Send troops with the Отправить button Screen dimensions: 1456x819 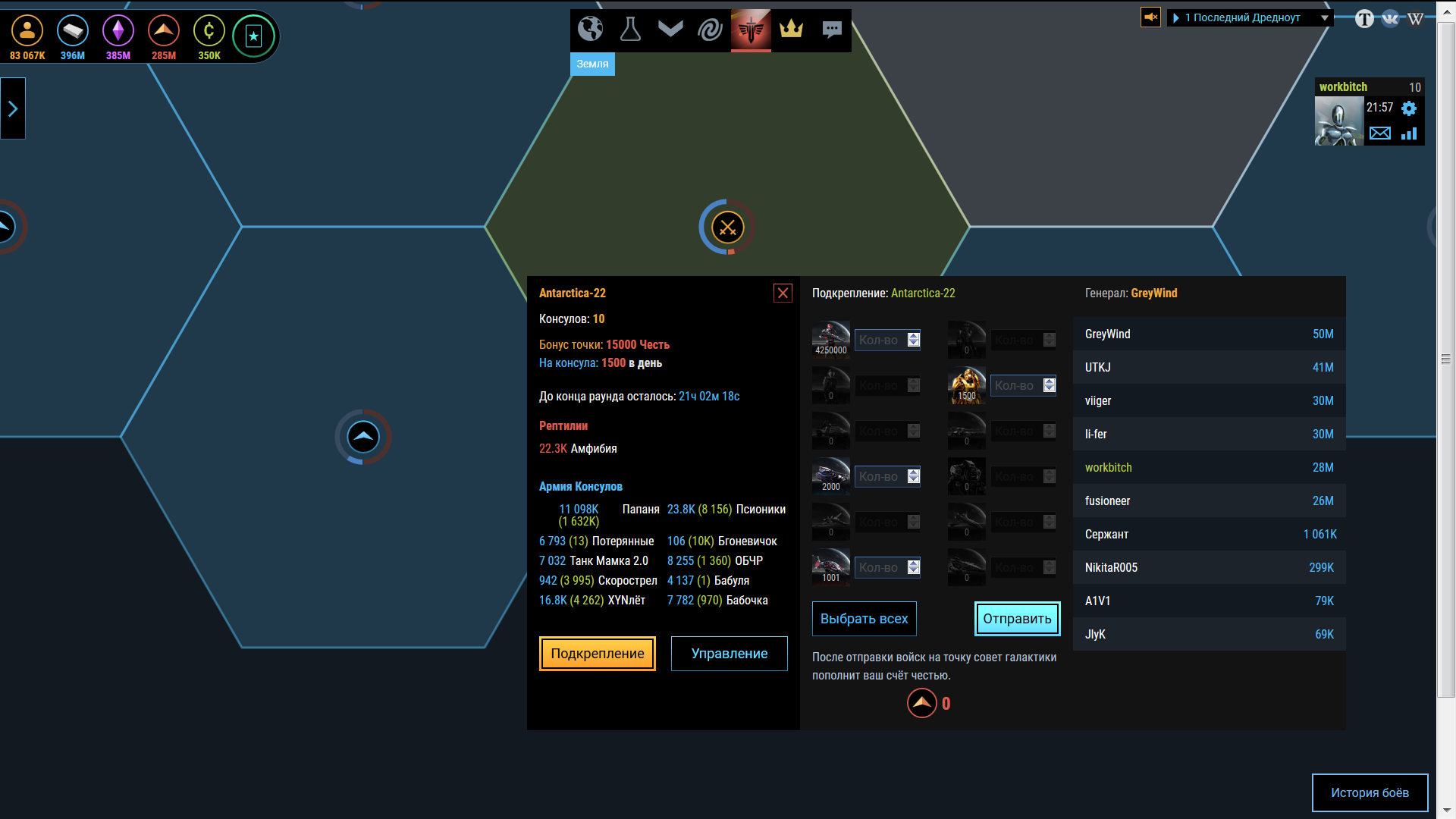pos(1017,619)
